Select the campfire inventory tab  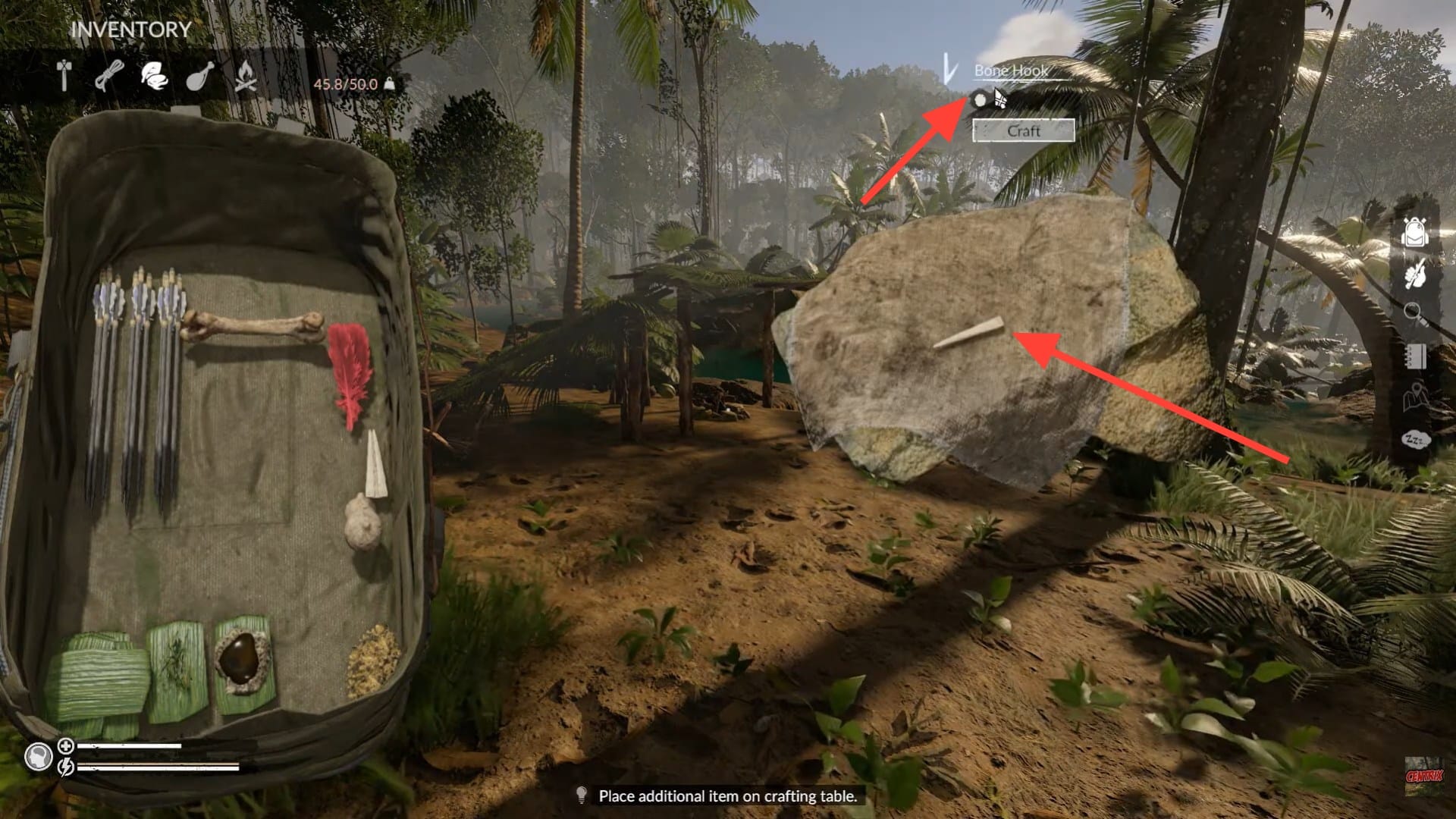[x=244, y=76]
